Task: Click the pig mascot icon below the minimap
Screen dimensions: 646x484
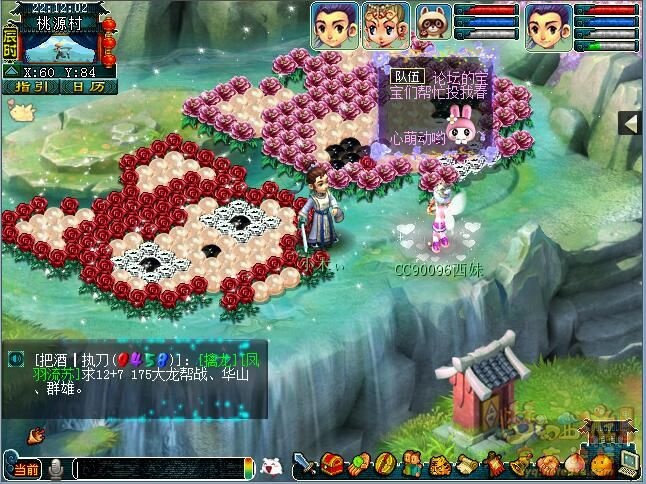Action: 16,111
